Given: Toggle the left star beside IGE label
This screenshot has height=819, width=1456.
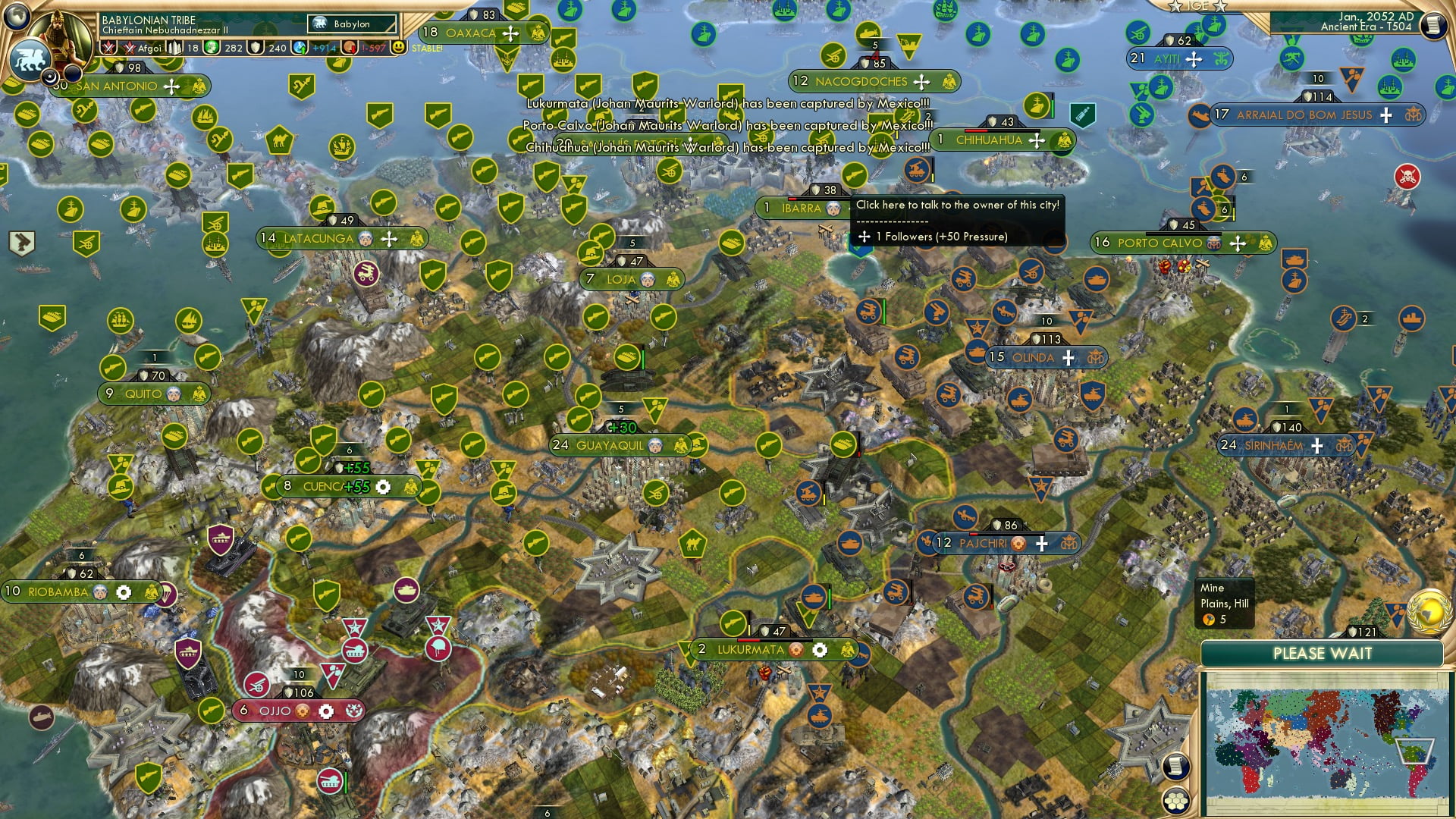Looking at the screenshot, I should tap(1175, 6).
